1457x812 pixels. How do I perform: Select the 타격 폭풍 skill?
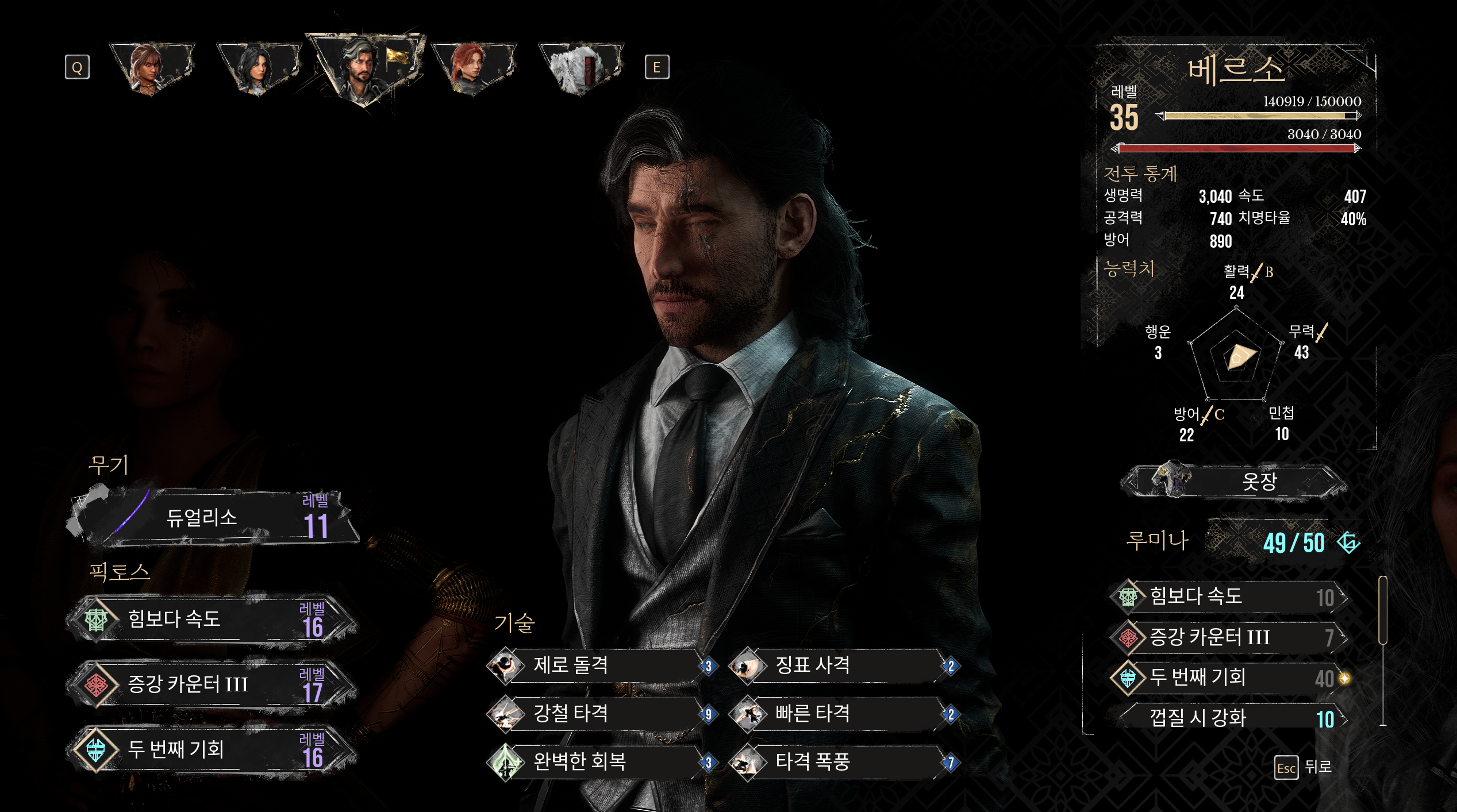coord(842,762)
